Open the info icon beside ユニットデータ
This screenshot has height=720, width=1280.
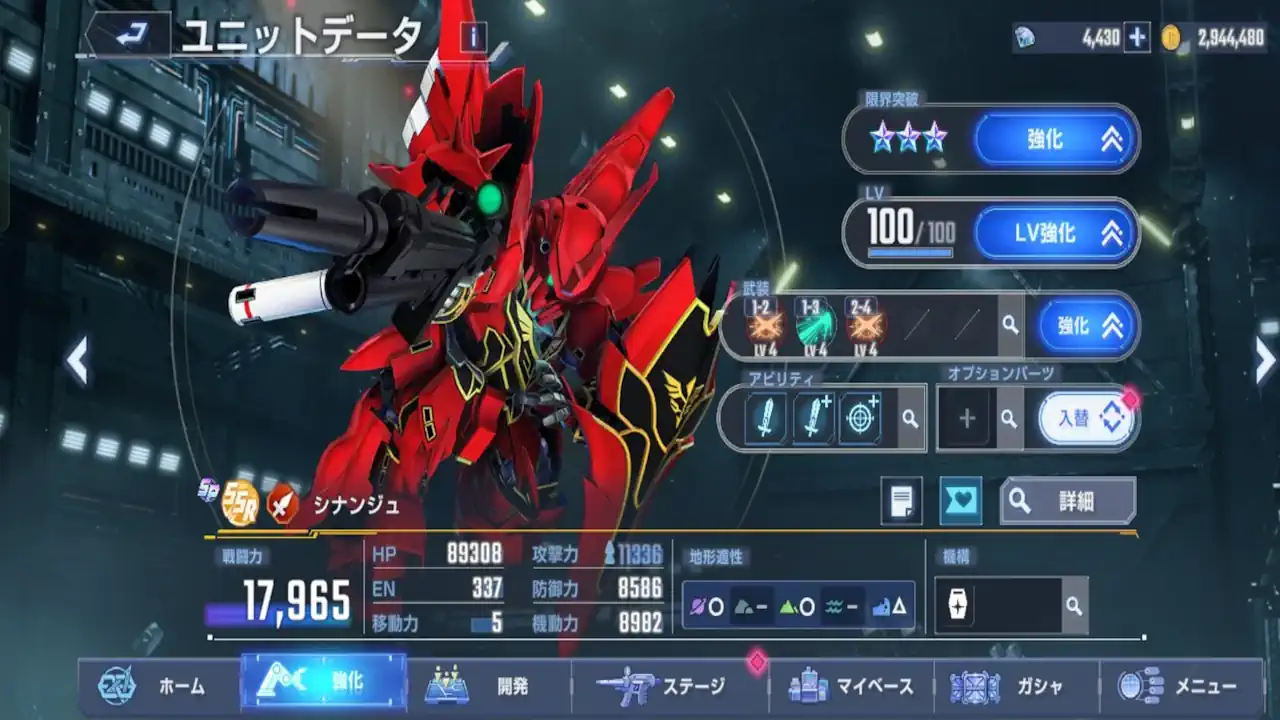click(473, 38)
